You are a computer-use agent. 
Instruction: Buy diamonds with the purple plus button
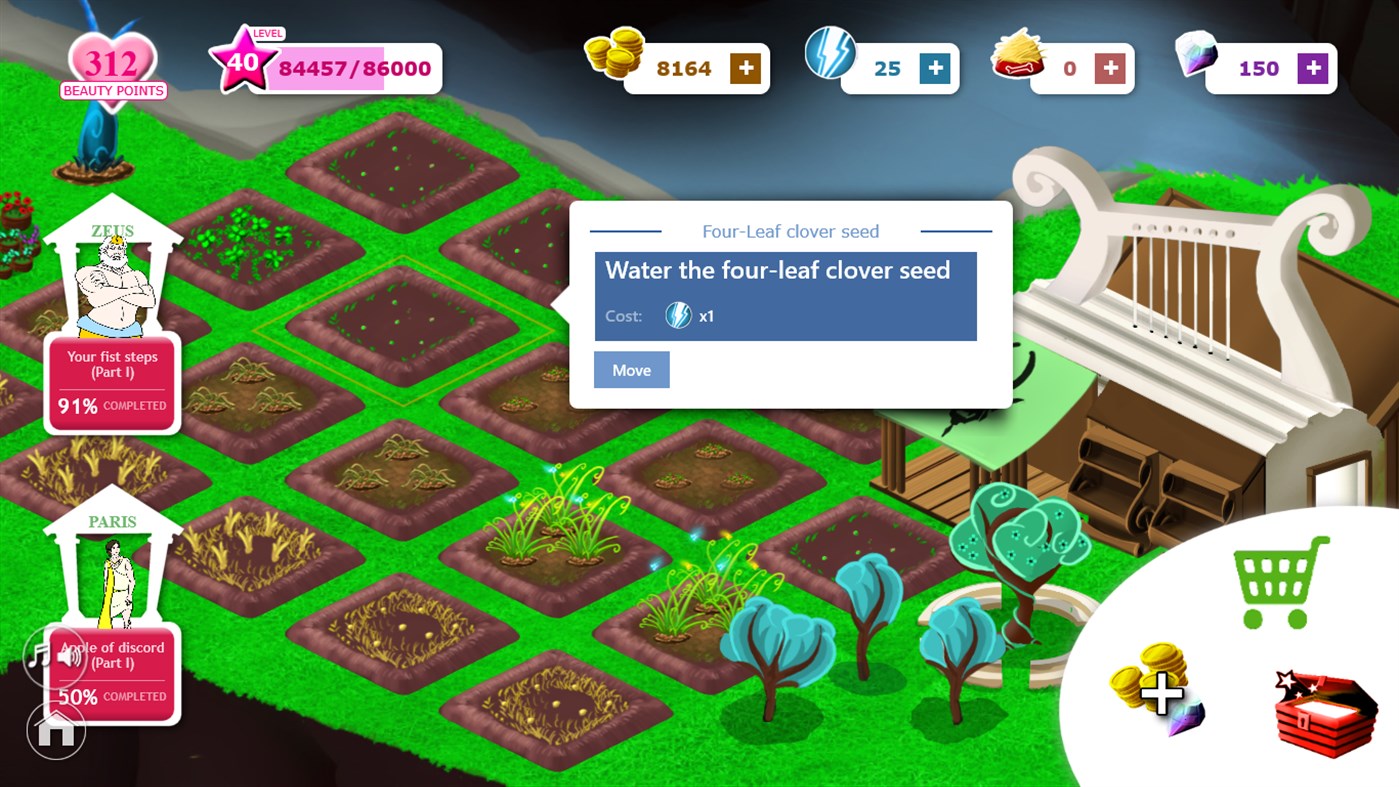(x=1313, y=68)
